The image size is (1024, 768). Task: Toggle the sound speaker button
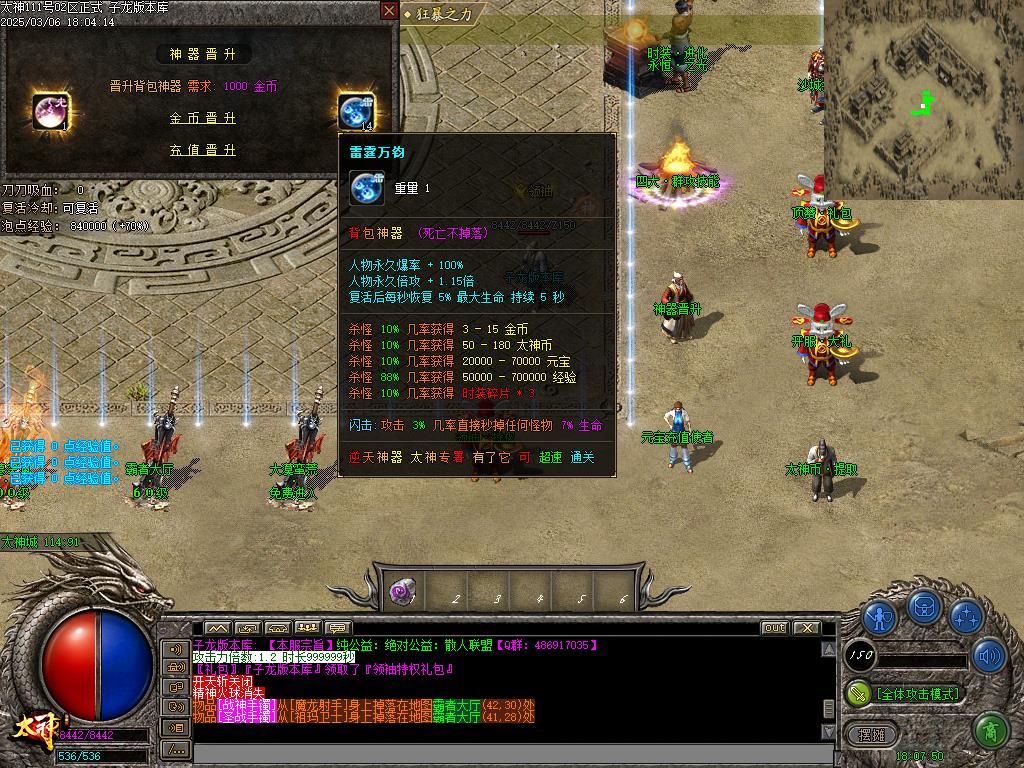click(x=989, y=656)
